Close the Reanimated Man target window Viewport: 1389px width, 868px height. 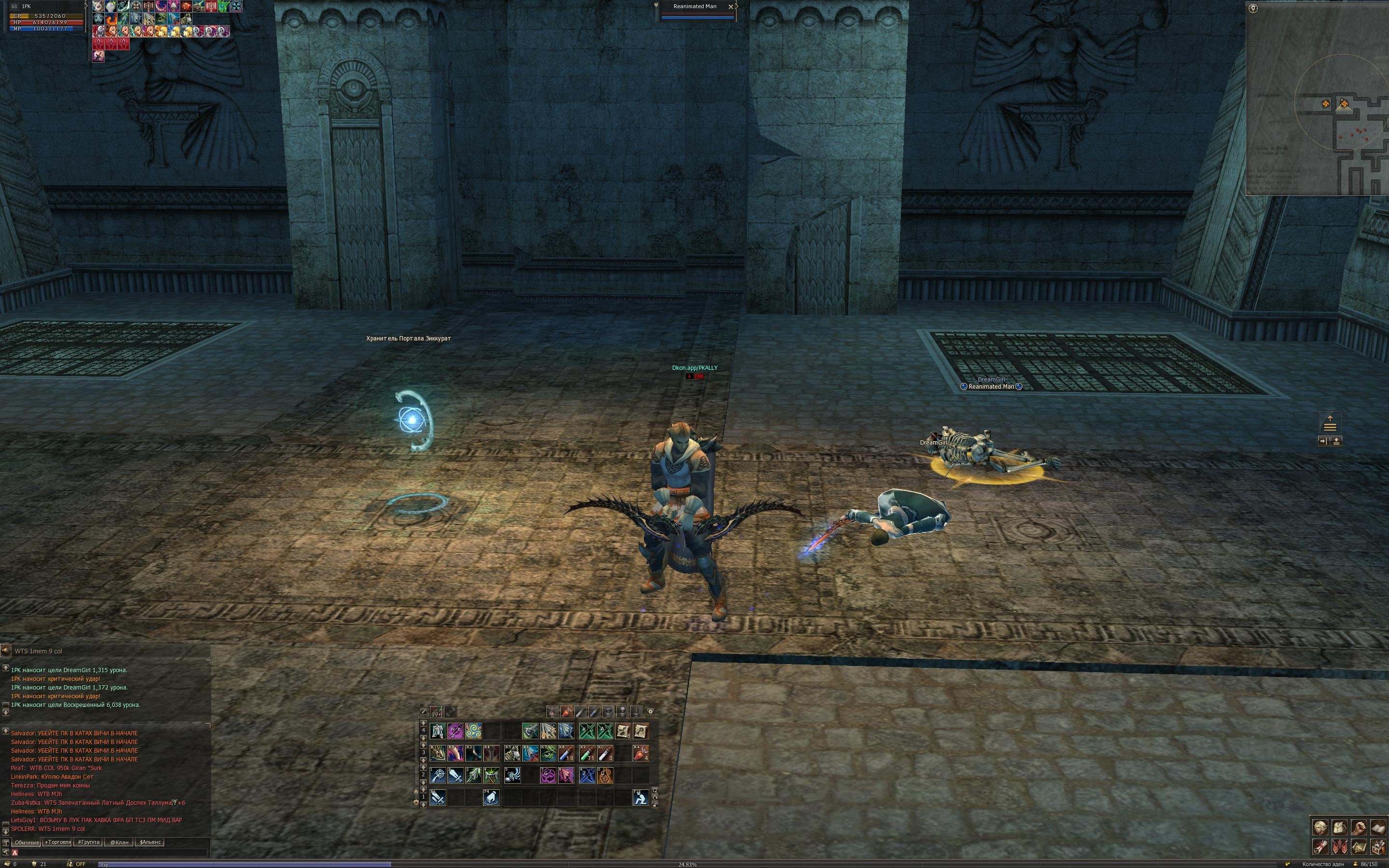730,7
